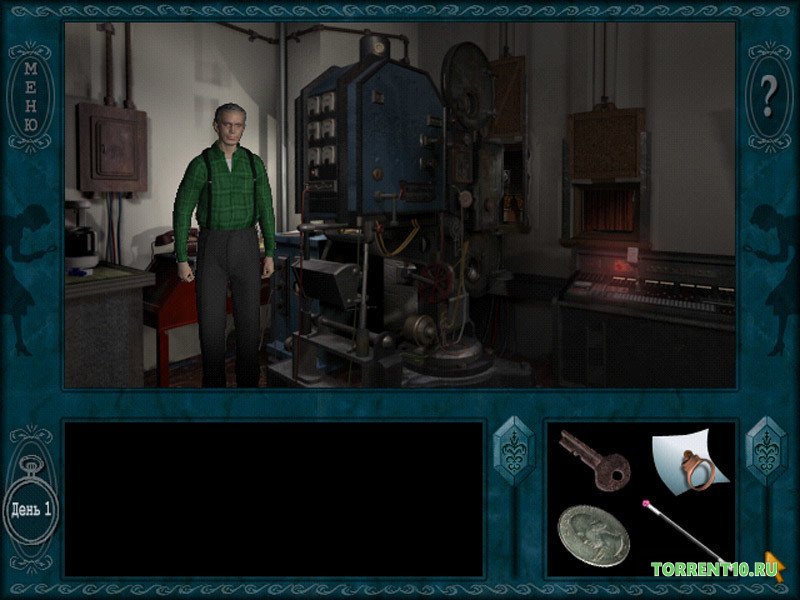
Task: Pick the ring on paper item
Action: point(689,460)
